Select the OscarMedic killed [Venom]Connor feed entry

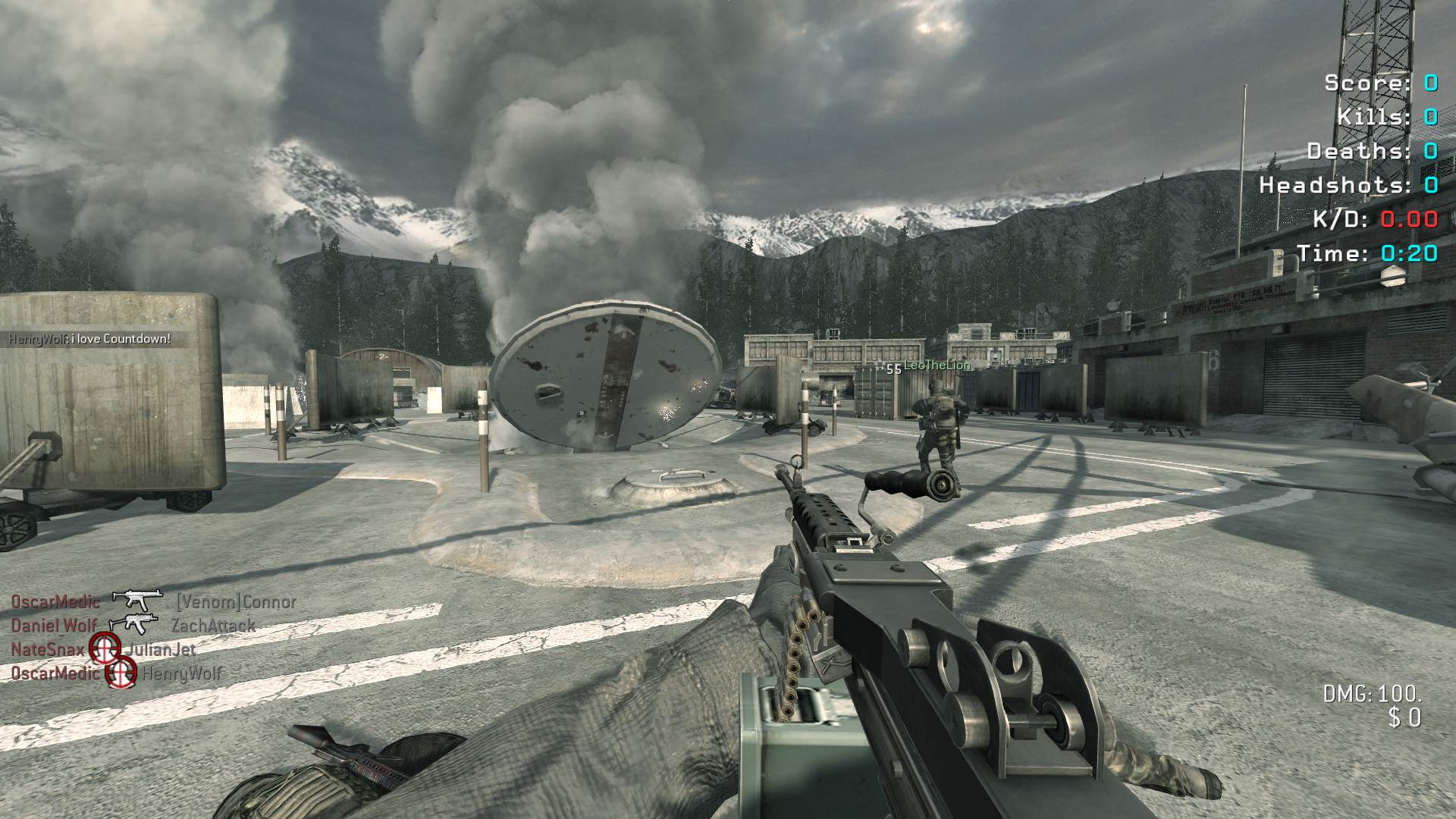[153, 601]
